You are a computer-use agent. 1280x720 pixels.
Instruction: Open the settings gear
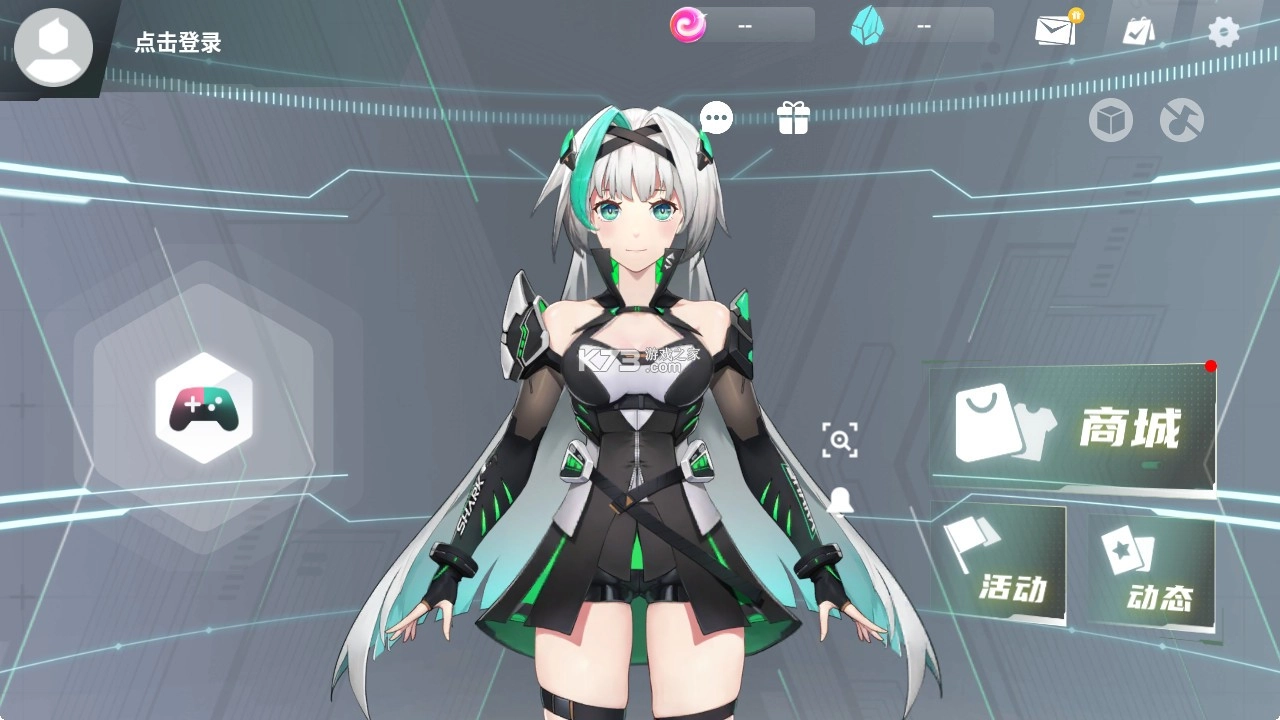tap(1222, 31)
